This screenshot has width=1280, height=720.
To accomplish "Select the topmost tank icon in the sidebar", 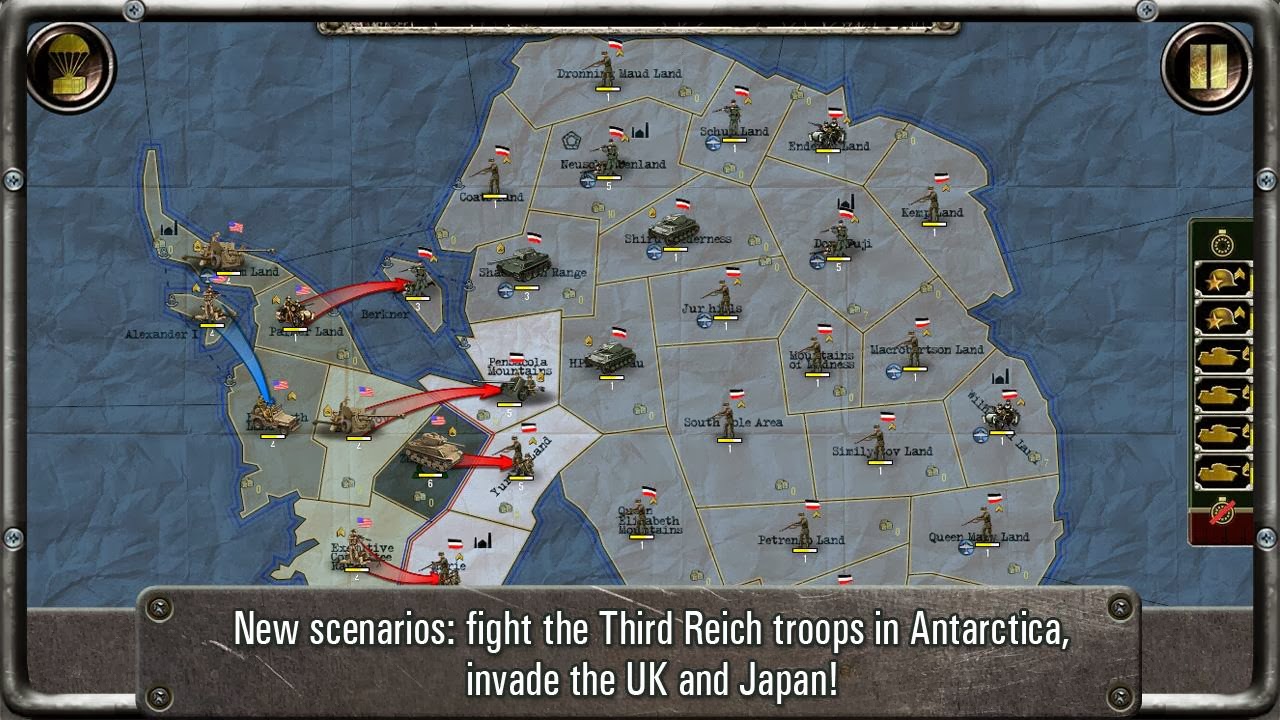I will (1222, 356).
